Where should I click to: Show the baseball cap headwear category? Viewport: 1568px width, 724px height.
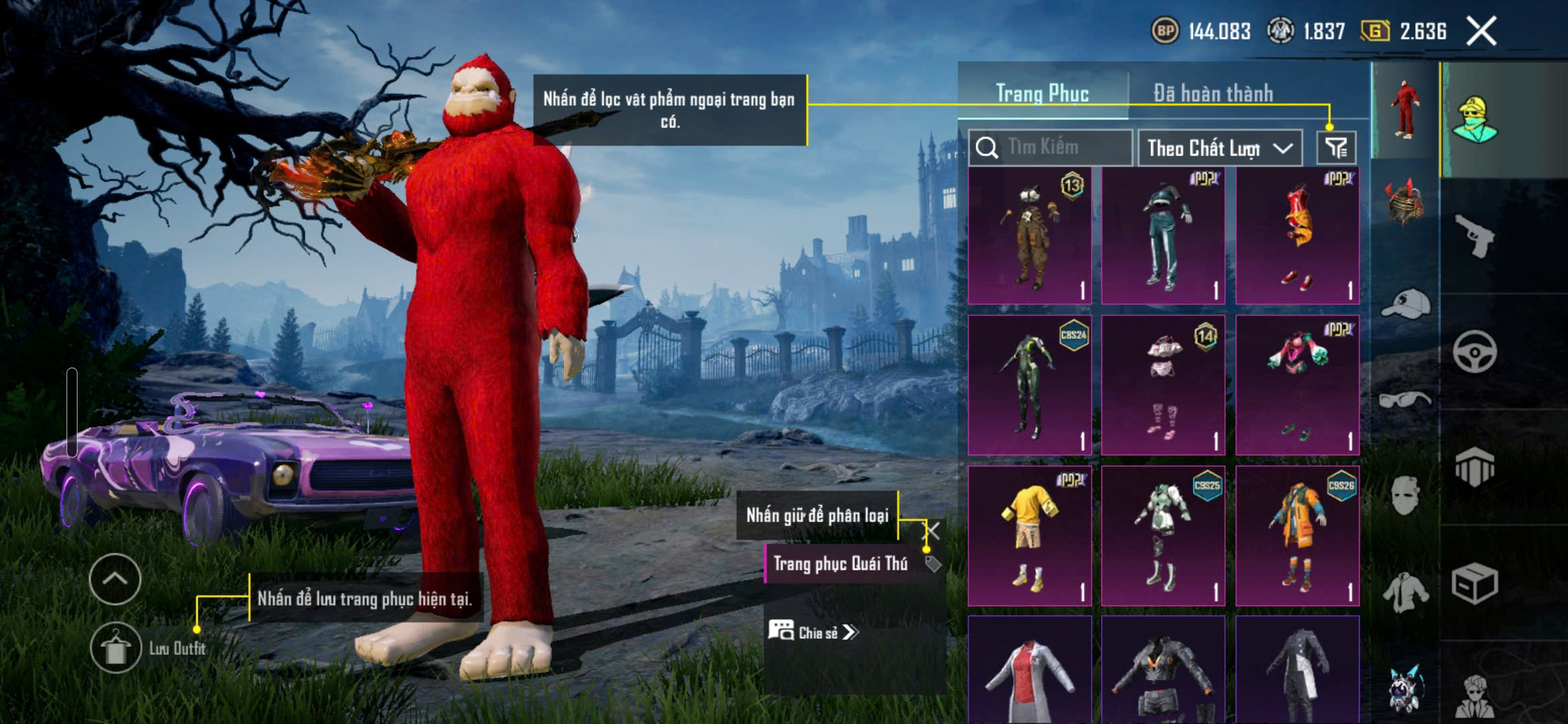pyautogui.click(x=1405, y=305)
